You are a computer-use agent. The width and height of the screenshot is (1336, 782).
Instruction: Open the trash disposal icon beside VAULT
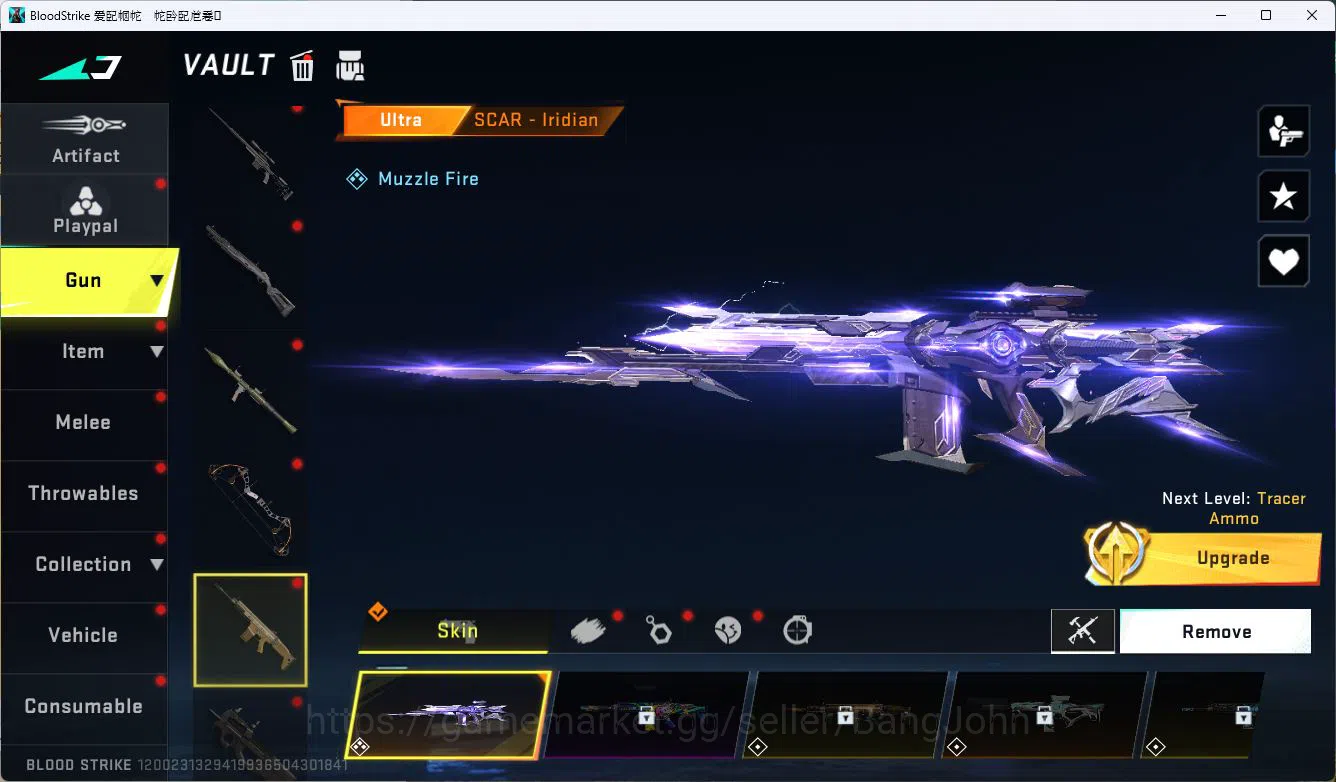coord(302,66)
